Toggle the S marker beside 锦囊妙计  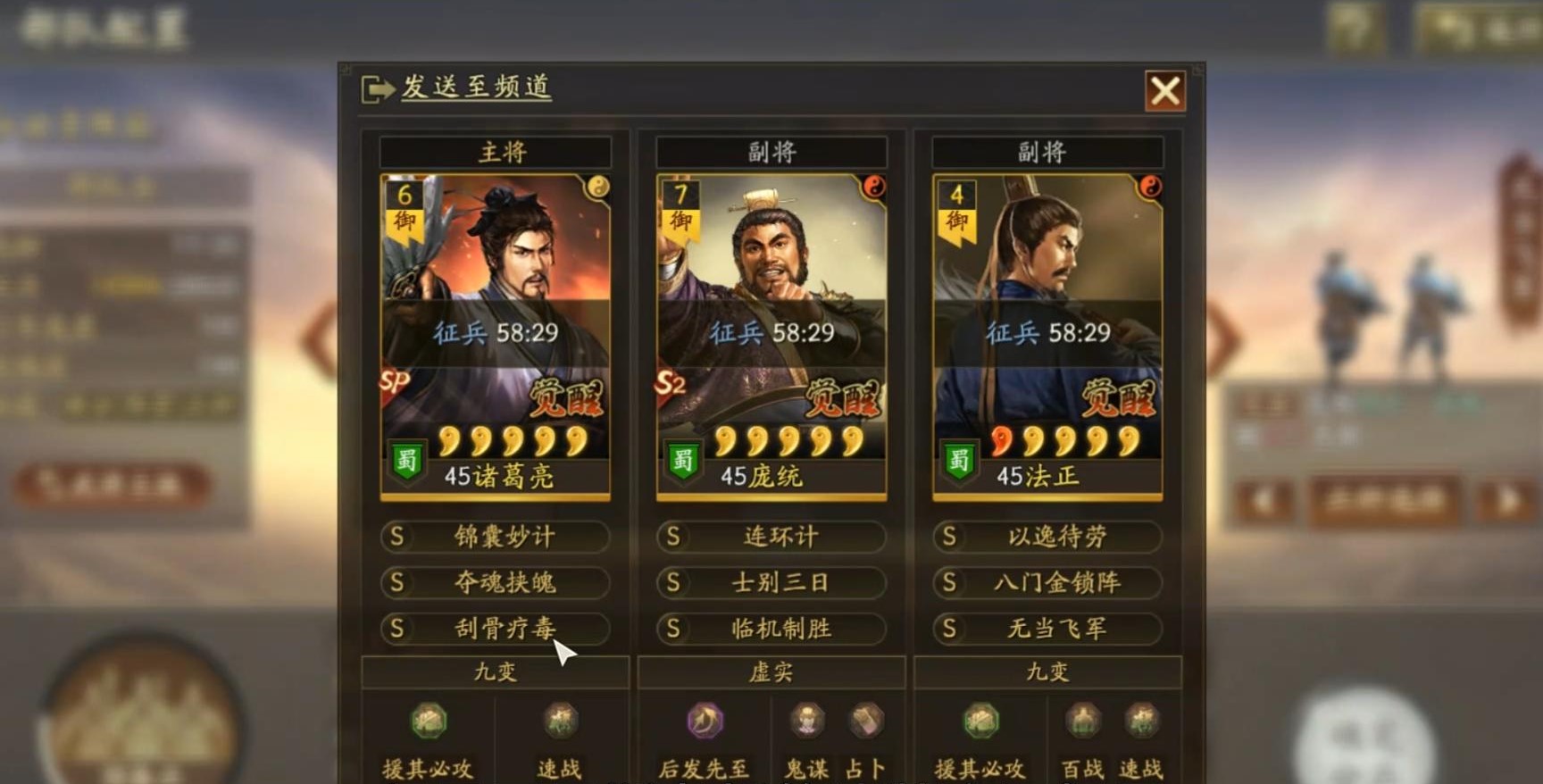pos(396,537)
